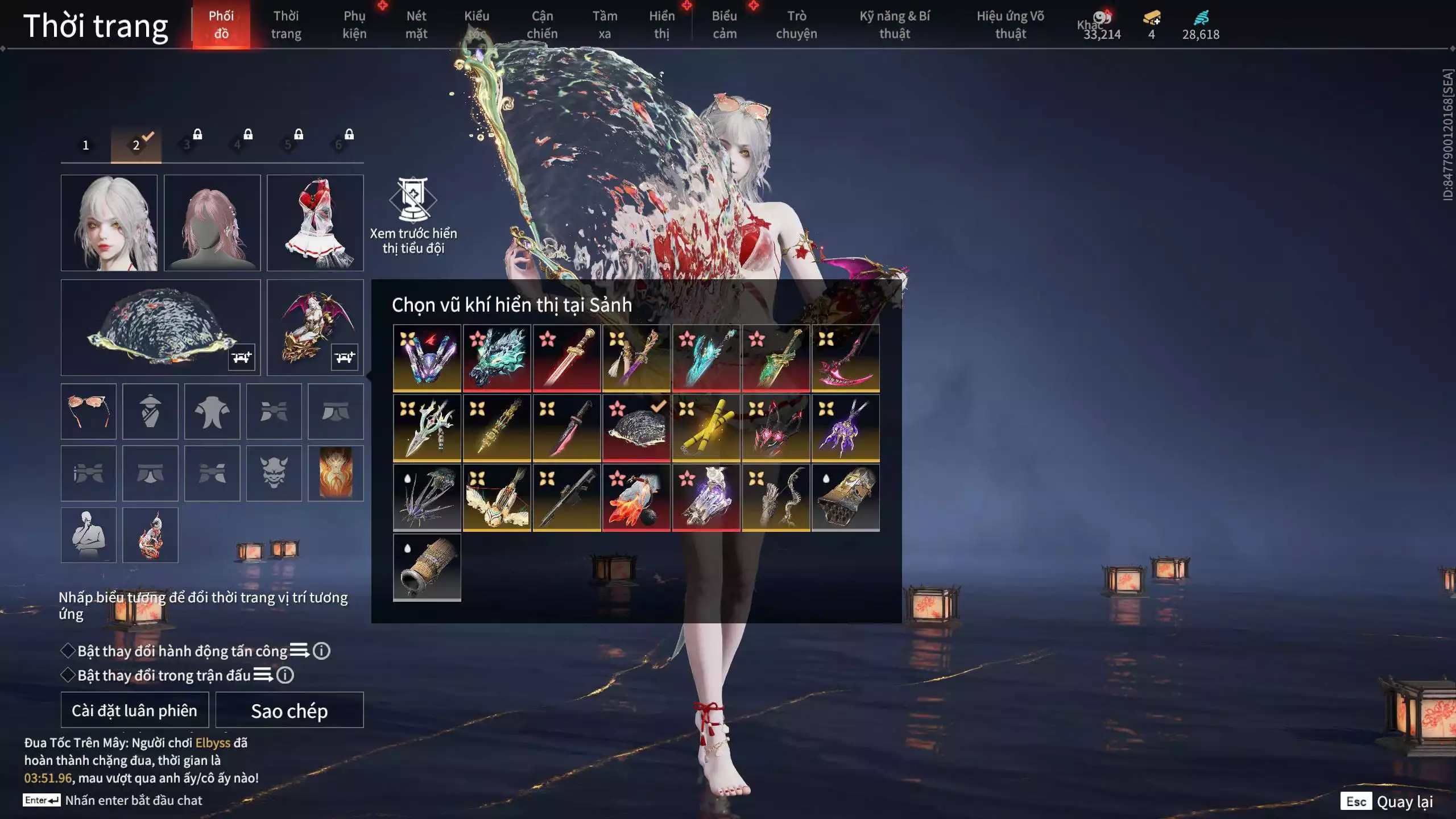
Task: Click Xem trước hiển thị tiểu đội icon
Action: tap(413, 199)
